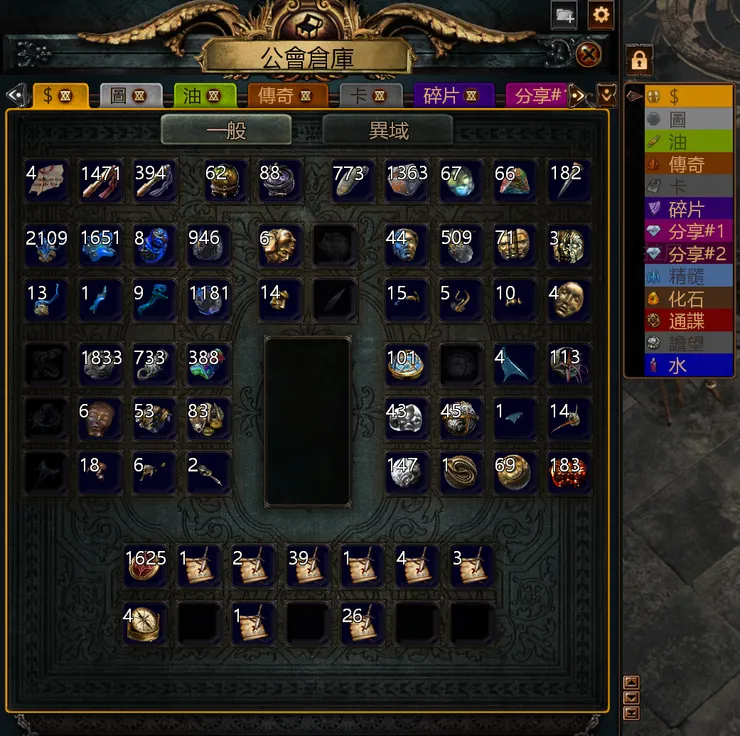Select the currency stack of 1363
The image size is (740, 736).
(407, 180)
